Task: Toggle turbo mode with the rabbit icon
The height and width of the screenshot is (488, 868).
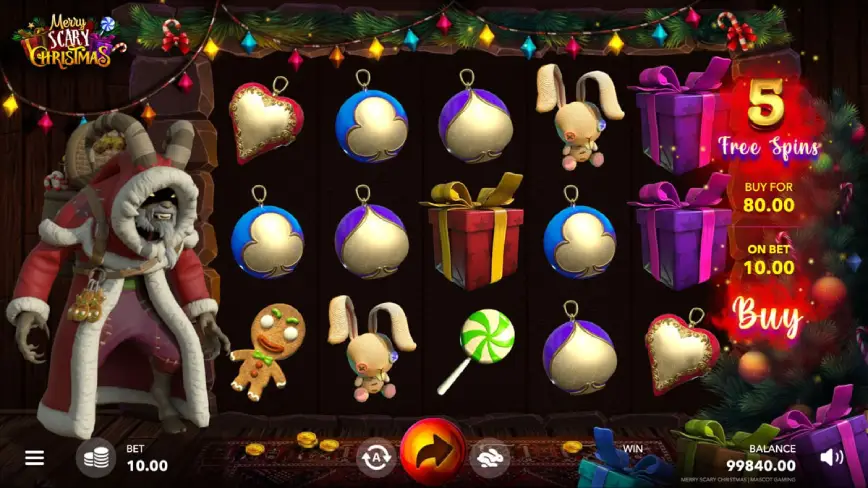Action: tap(490, 458)
